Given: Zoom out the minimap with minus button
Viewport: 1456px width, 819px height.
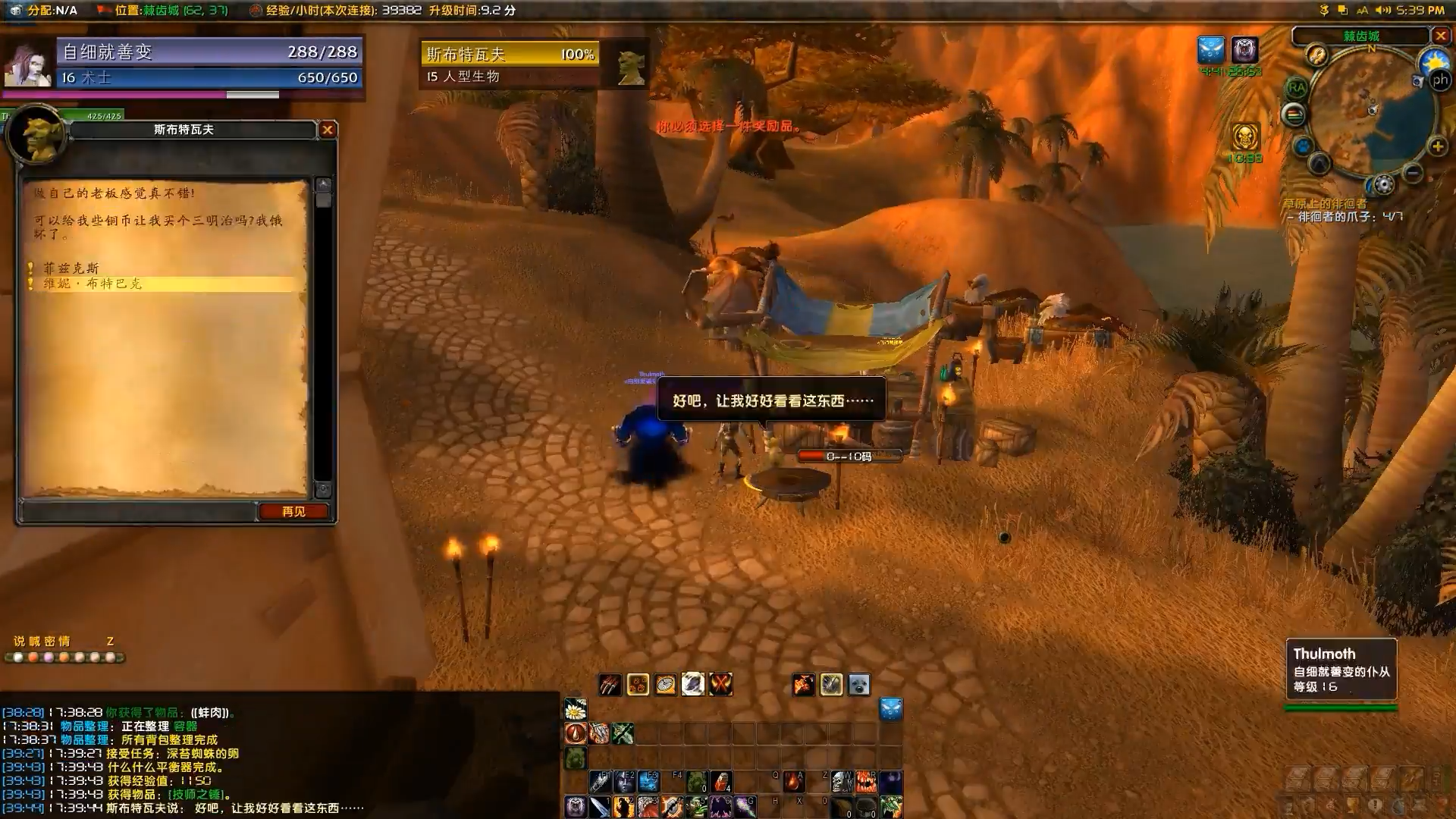Looking at the screenshot, I should point(1412,173).
